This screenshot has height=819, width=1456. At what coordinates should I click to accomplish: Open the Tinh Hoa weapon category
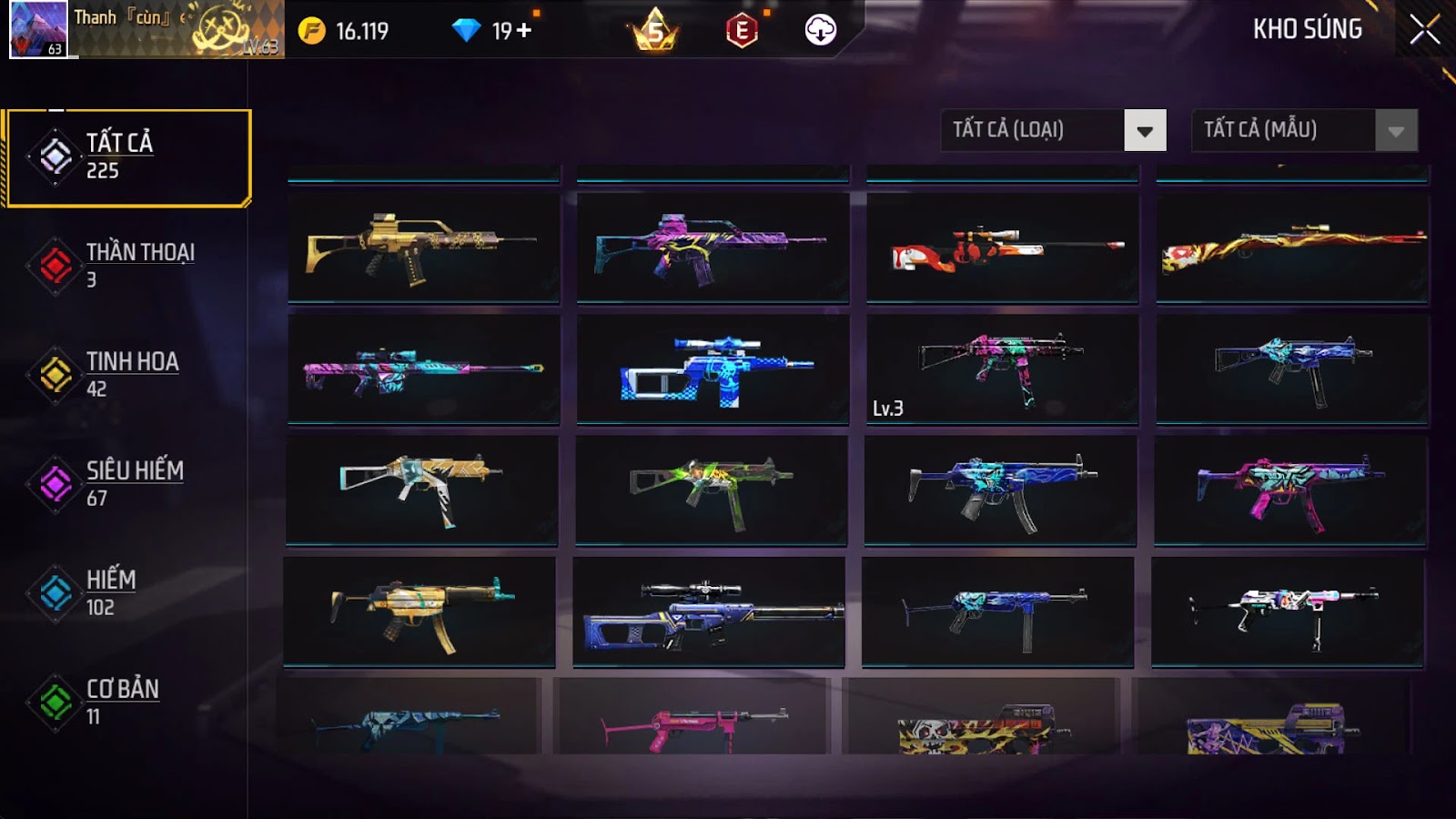(x=127, y=374)
